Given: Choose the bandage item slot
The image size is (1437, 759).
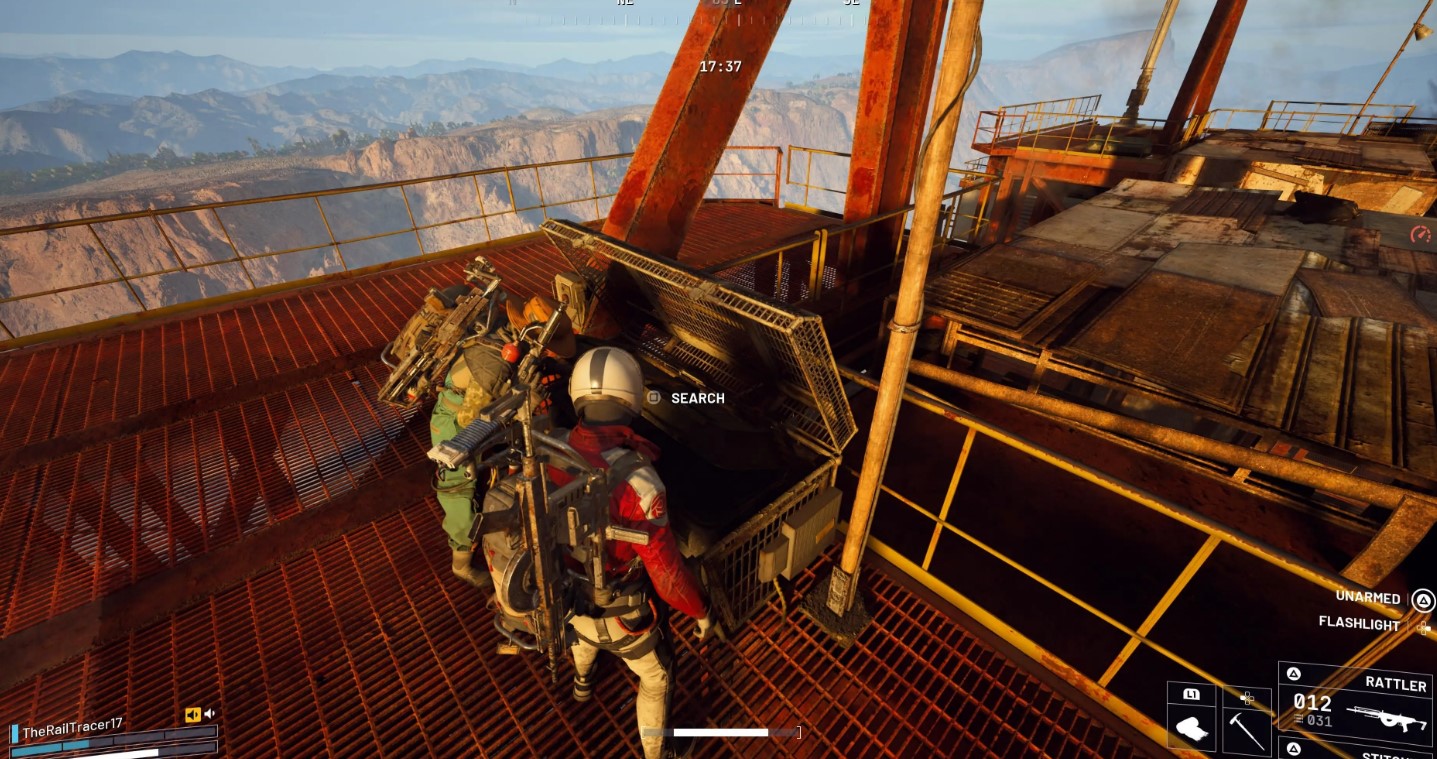Looking at the screenshot, I should pos(1192,729).
